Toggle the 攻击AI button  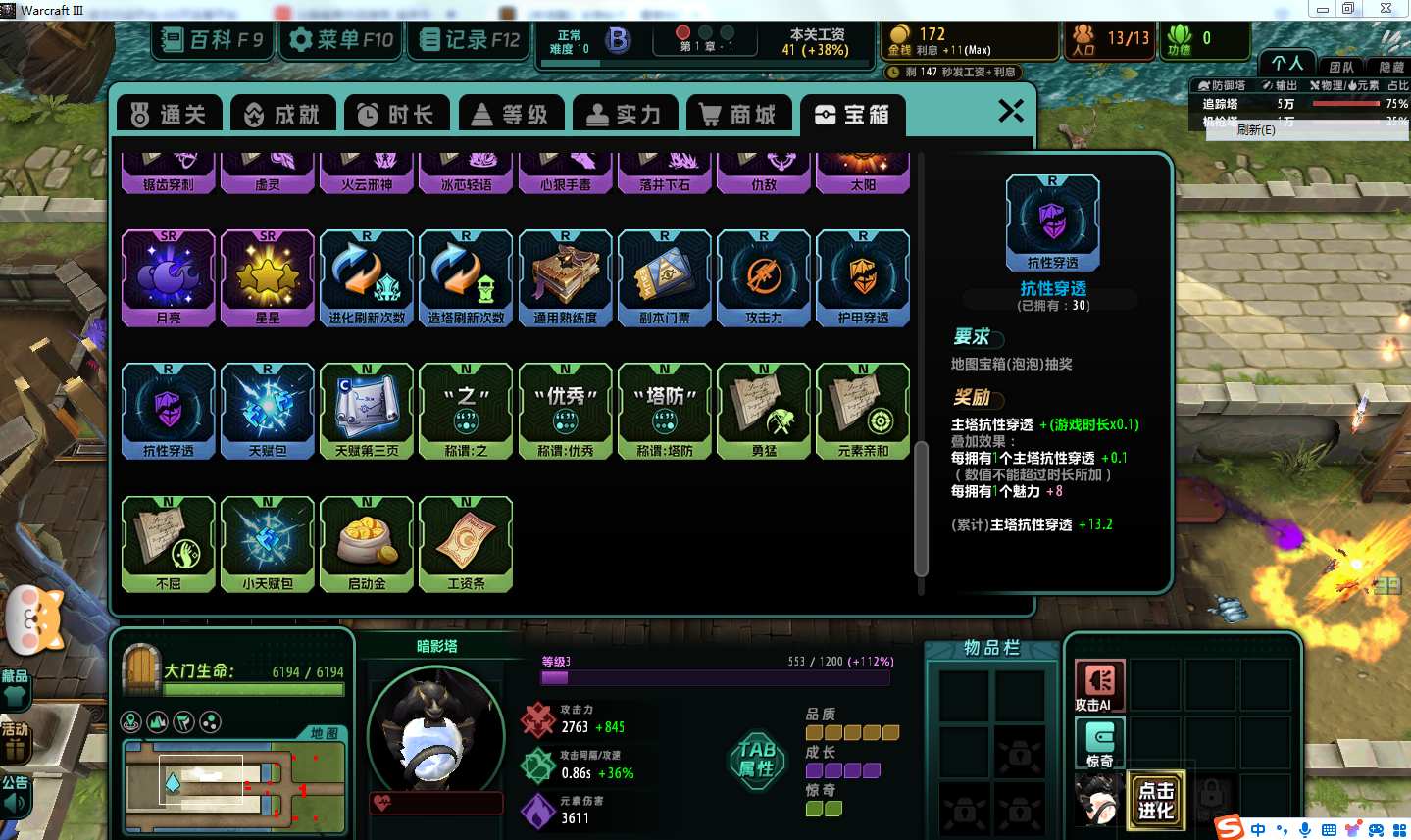click(1099, 685)
